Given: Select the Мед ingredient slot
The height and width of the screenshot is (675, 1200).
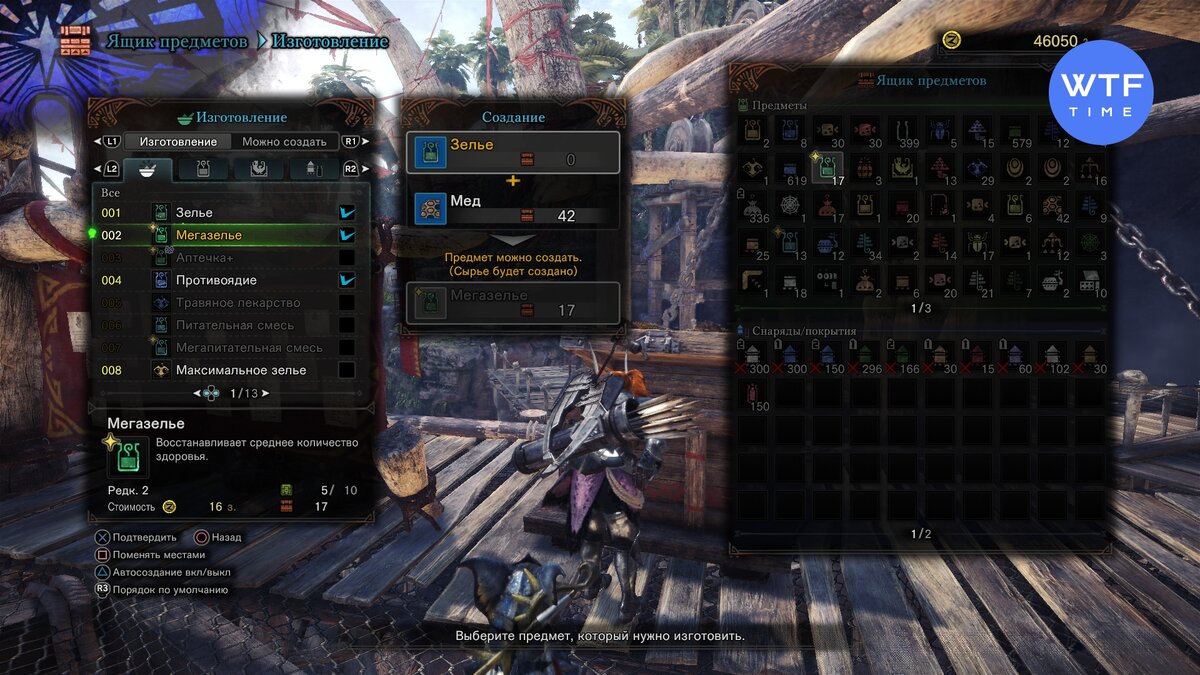Looking at the screenshot, I should (x=512, y=208).
